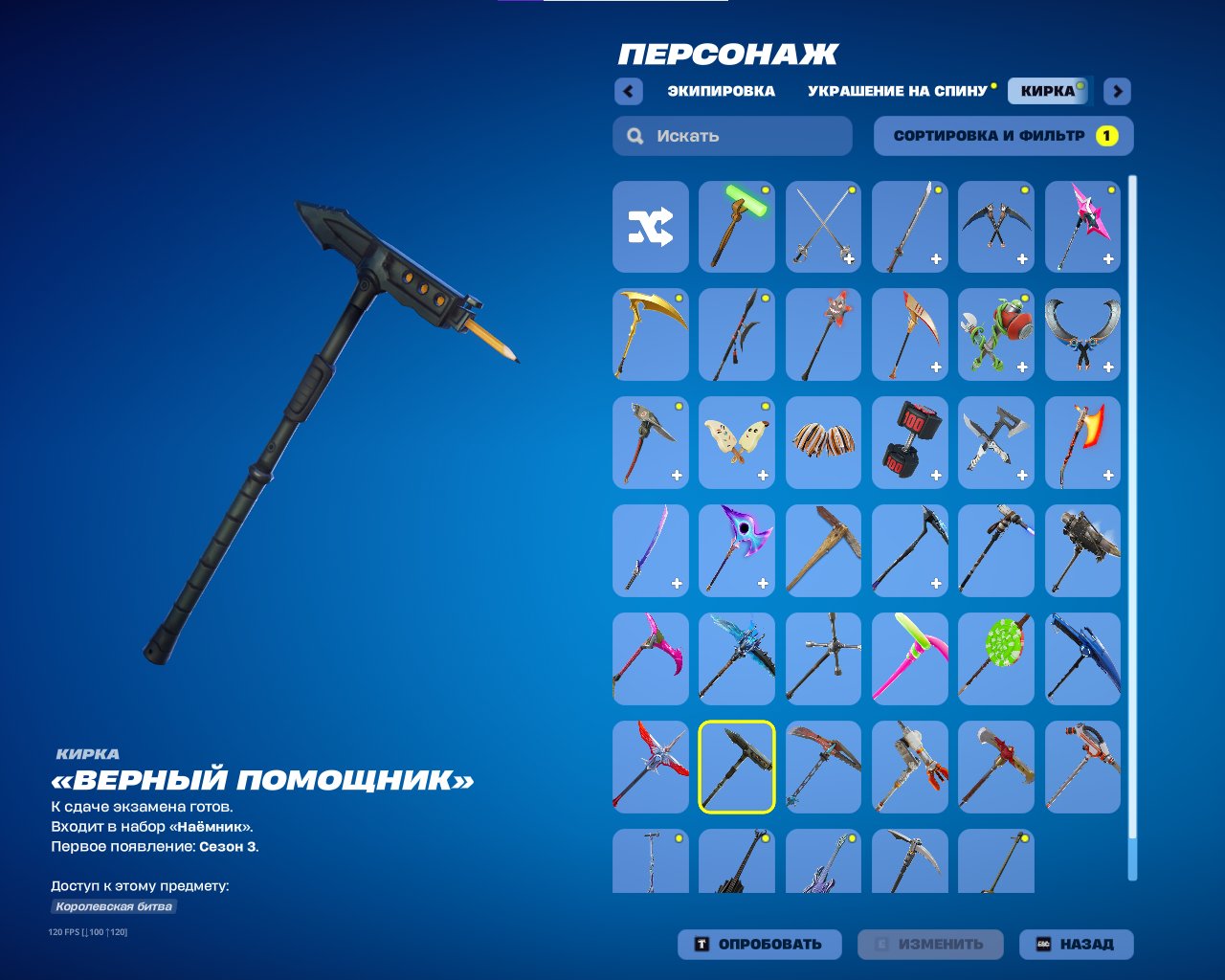
Task: Select the green lollipop pickaxe
Action: (996, 657)
